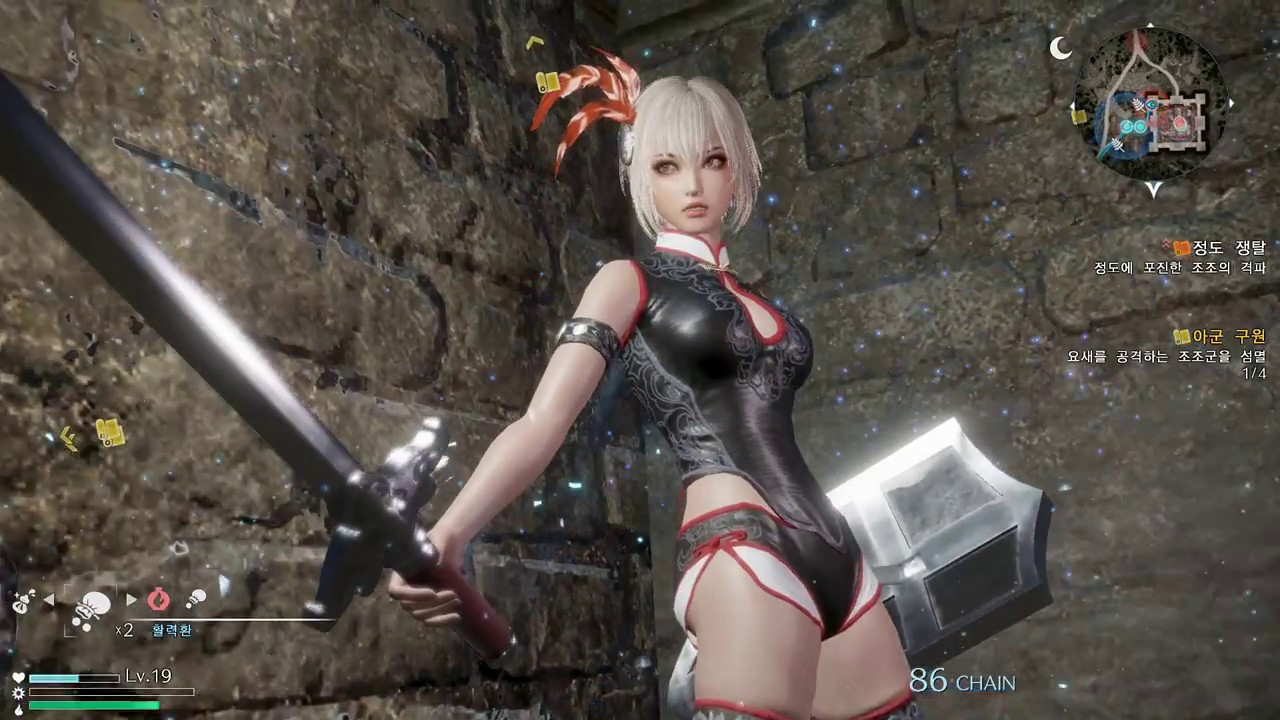Click the right-edge arrow of the minimap
The height and width of the screenshot is (720, 1280).
click(1232, 103)
